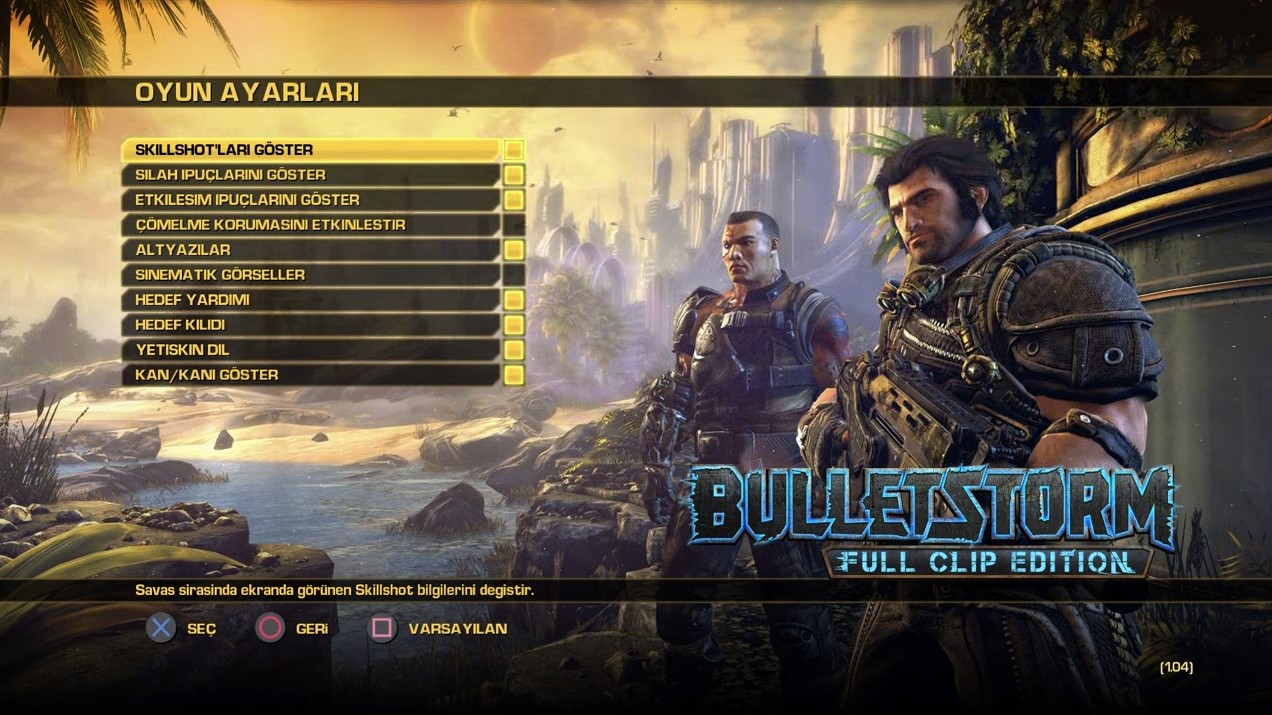Image resolution: width=1272 pixels, height=715 pixels.
Task: Enable the Çömelme Korumasını Etkinlestir checkbox
Action: [x=513, y=225]
